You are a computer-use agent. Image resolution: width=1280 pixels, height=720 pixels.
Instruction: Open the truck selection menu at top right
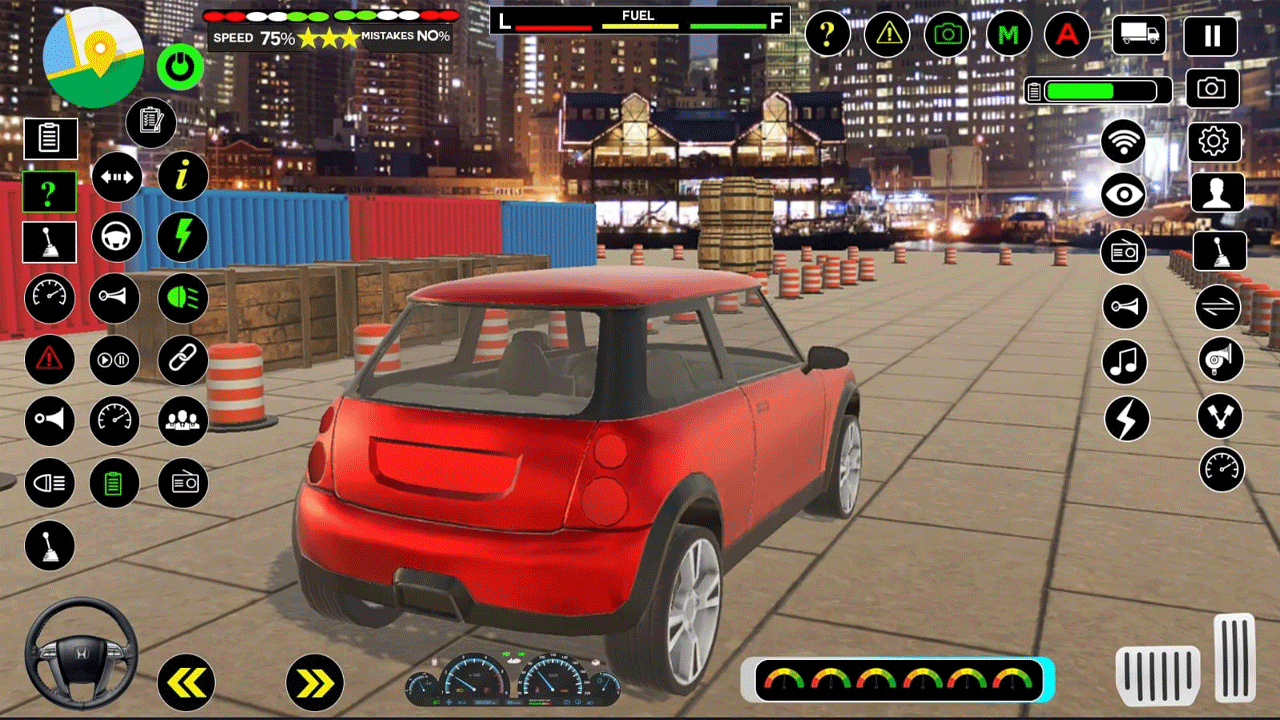pyautogui.click(x=1140, y=36)
